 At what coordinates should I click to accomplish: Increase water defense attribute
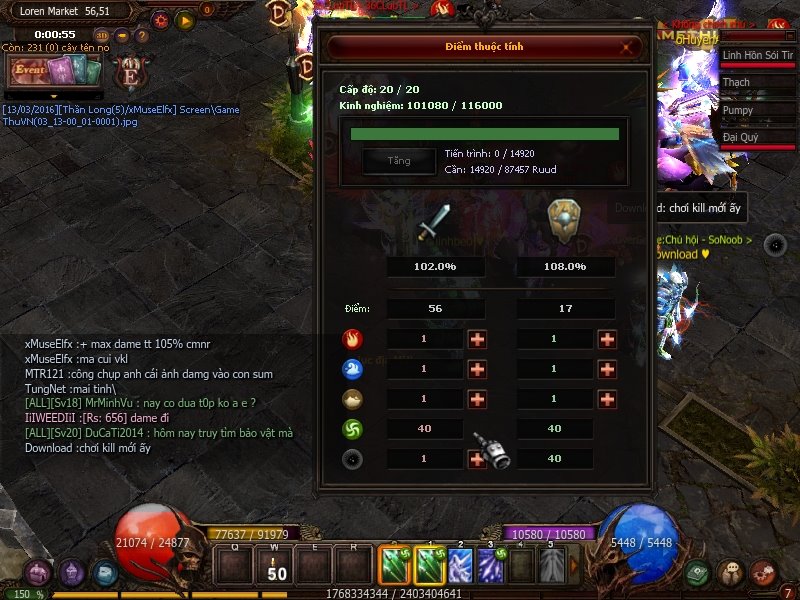(x=607, y=369)
